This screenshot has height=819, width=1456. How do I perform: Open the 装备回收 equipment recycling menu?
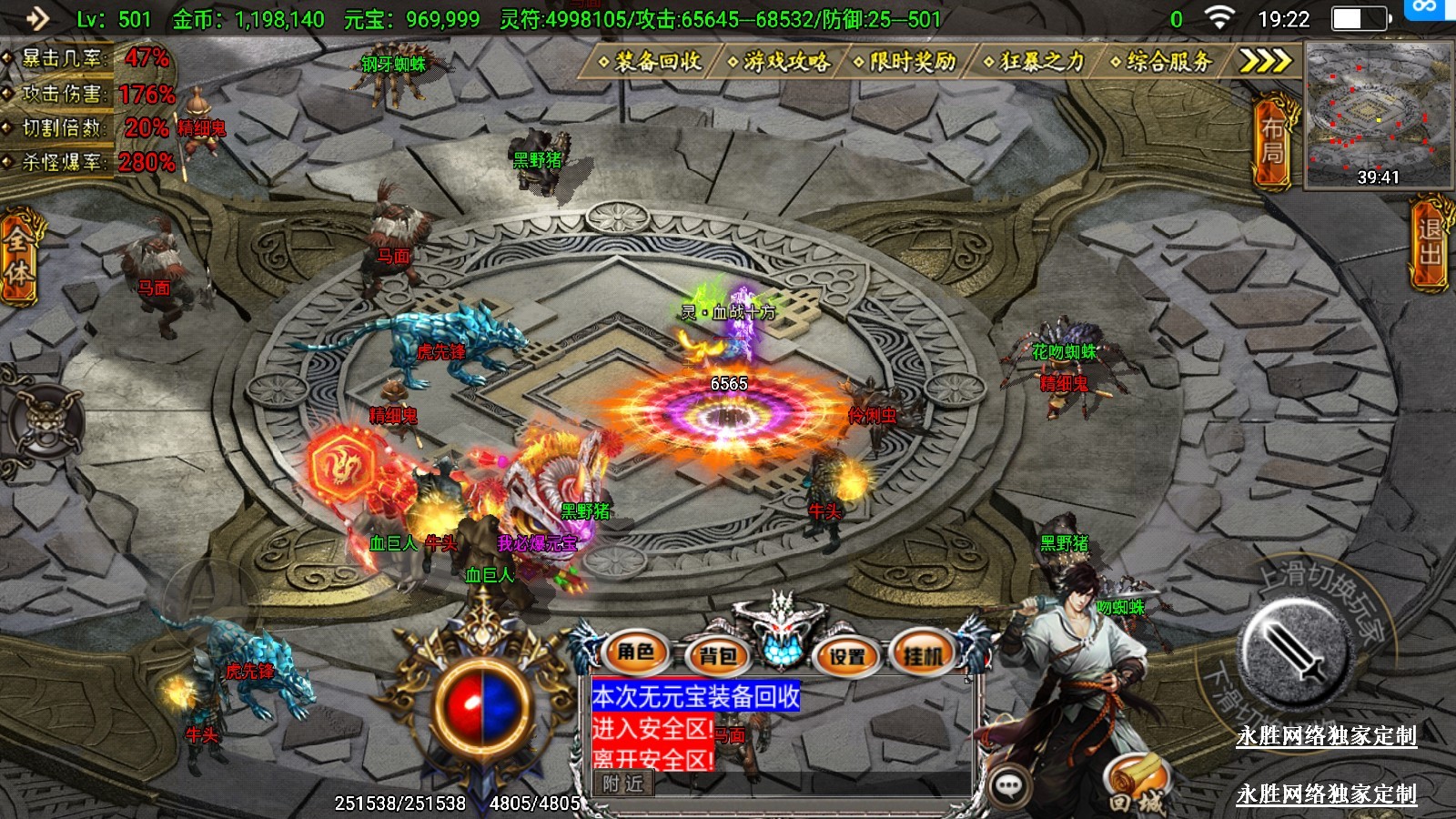coord(651,62)
